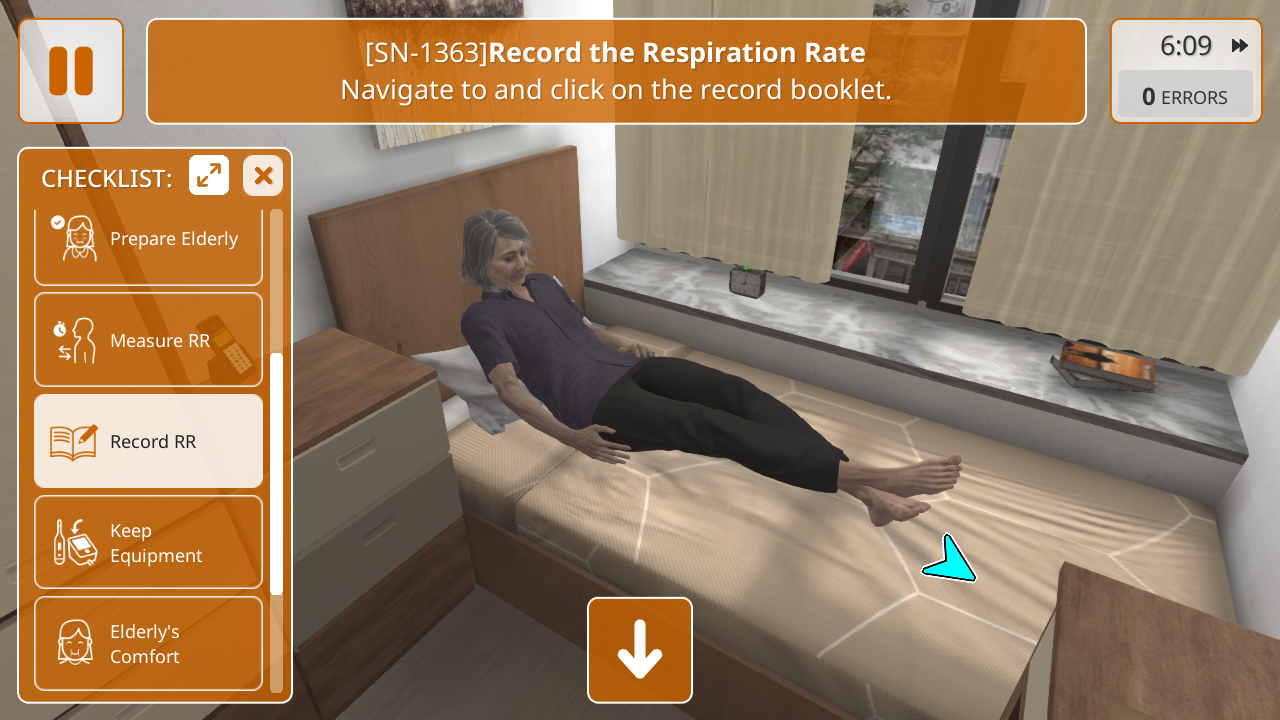Click the down arrow navigation button
This screenshot has height=720, width=1280.
tap(640, 650)
